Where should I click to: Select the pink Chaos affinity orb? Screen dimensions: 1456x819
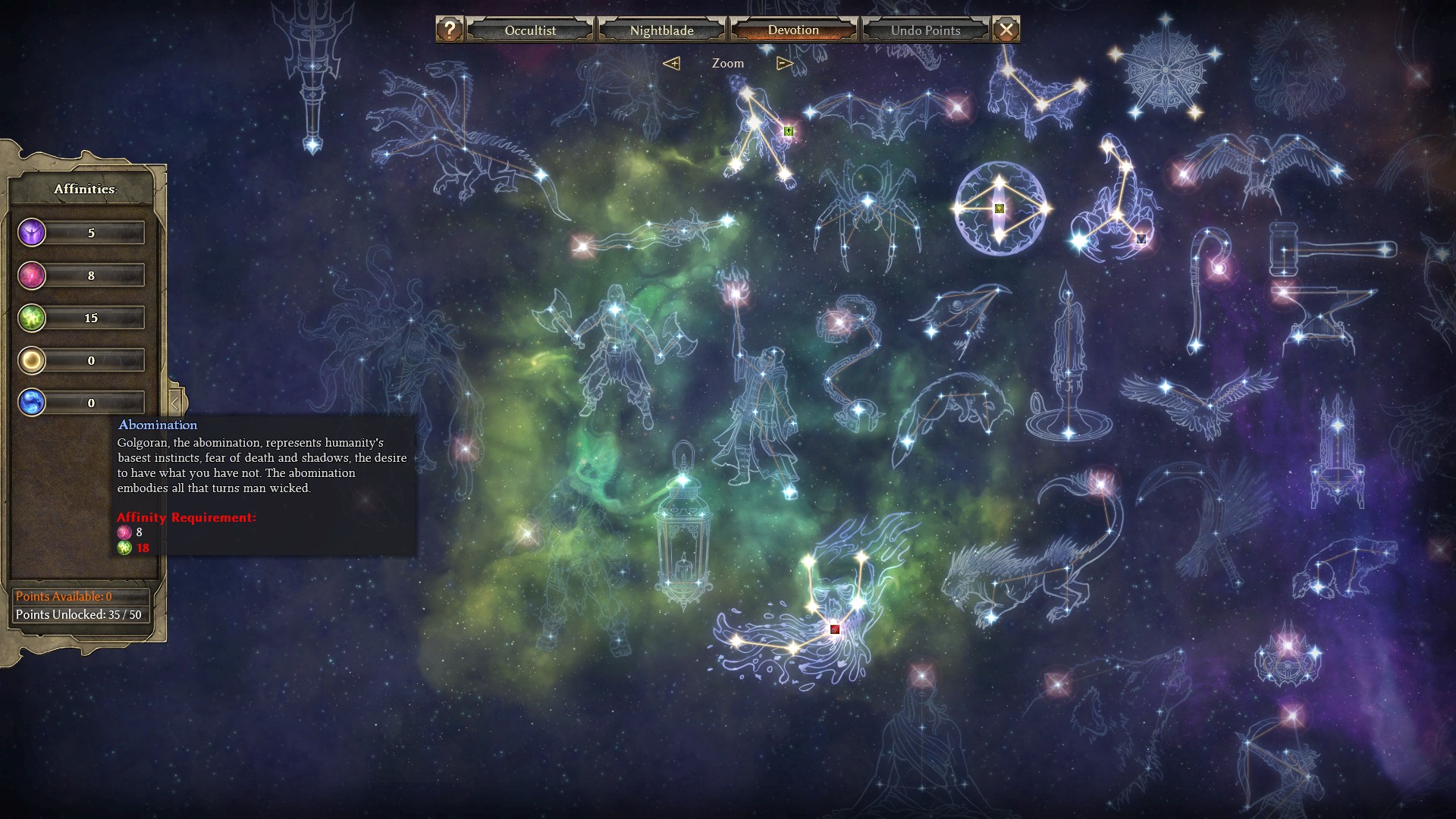32,275
